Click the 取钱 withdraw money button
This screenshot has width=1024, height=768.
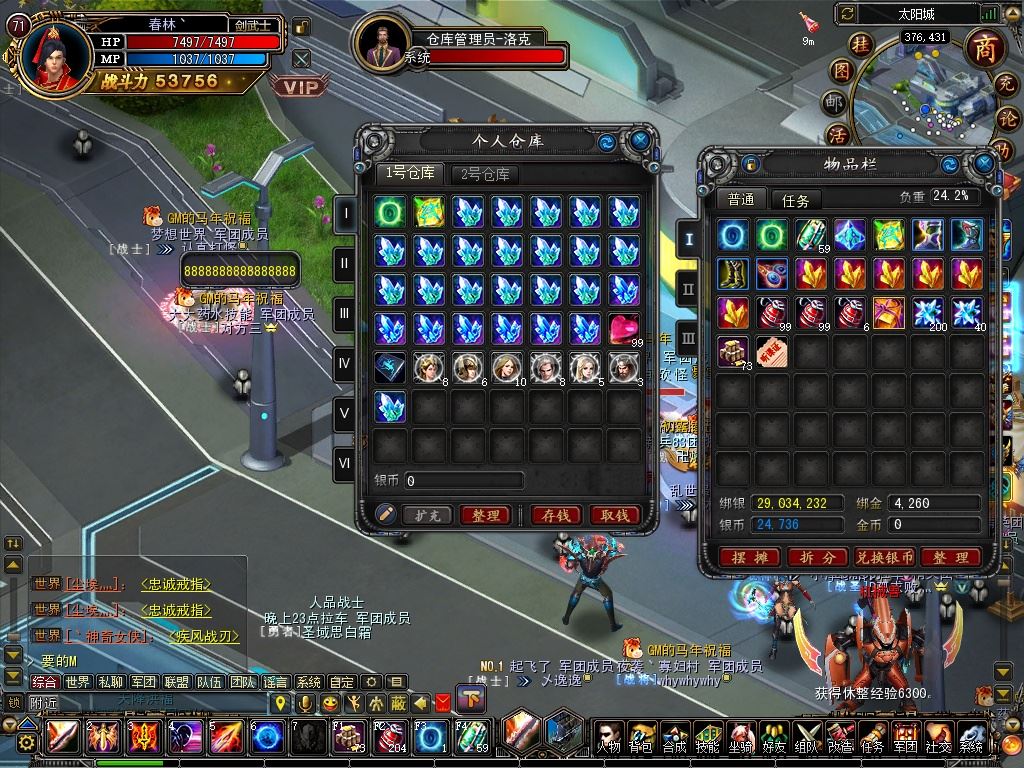coord(615,515)
